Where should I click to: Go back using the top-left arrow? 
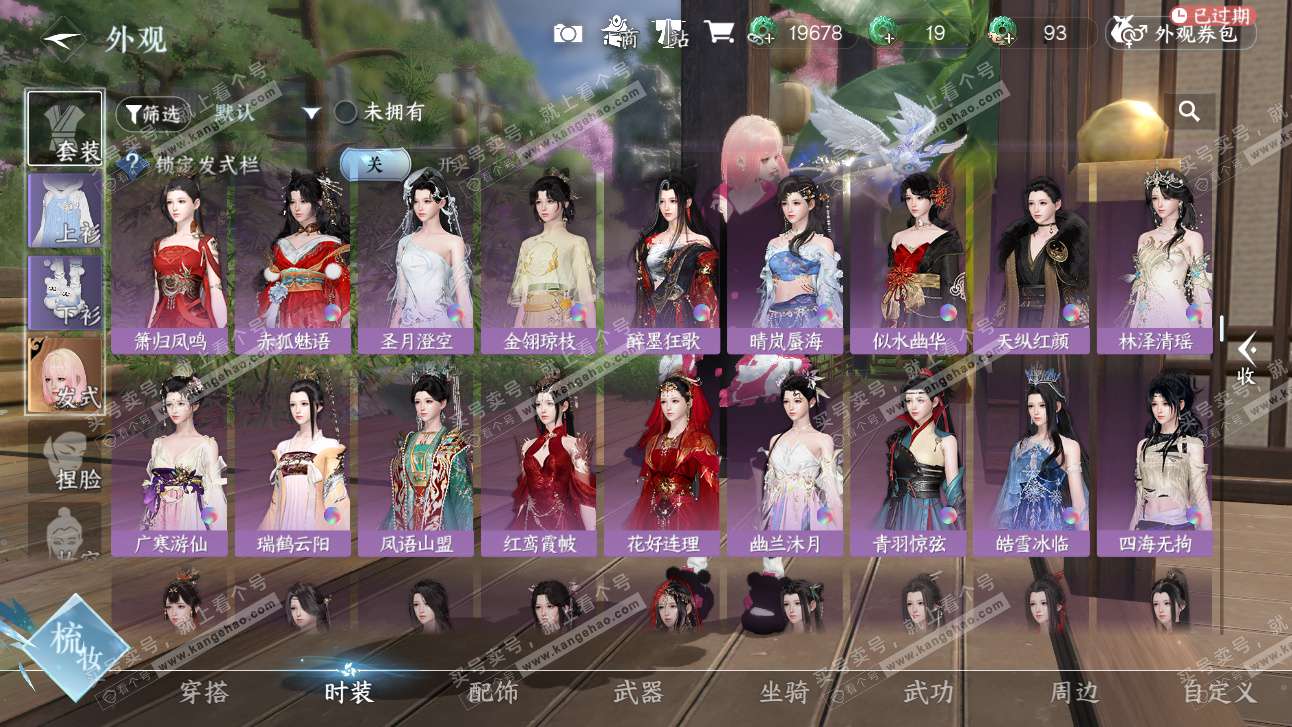[62, 39]
